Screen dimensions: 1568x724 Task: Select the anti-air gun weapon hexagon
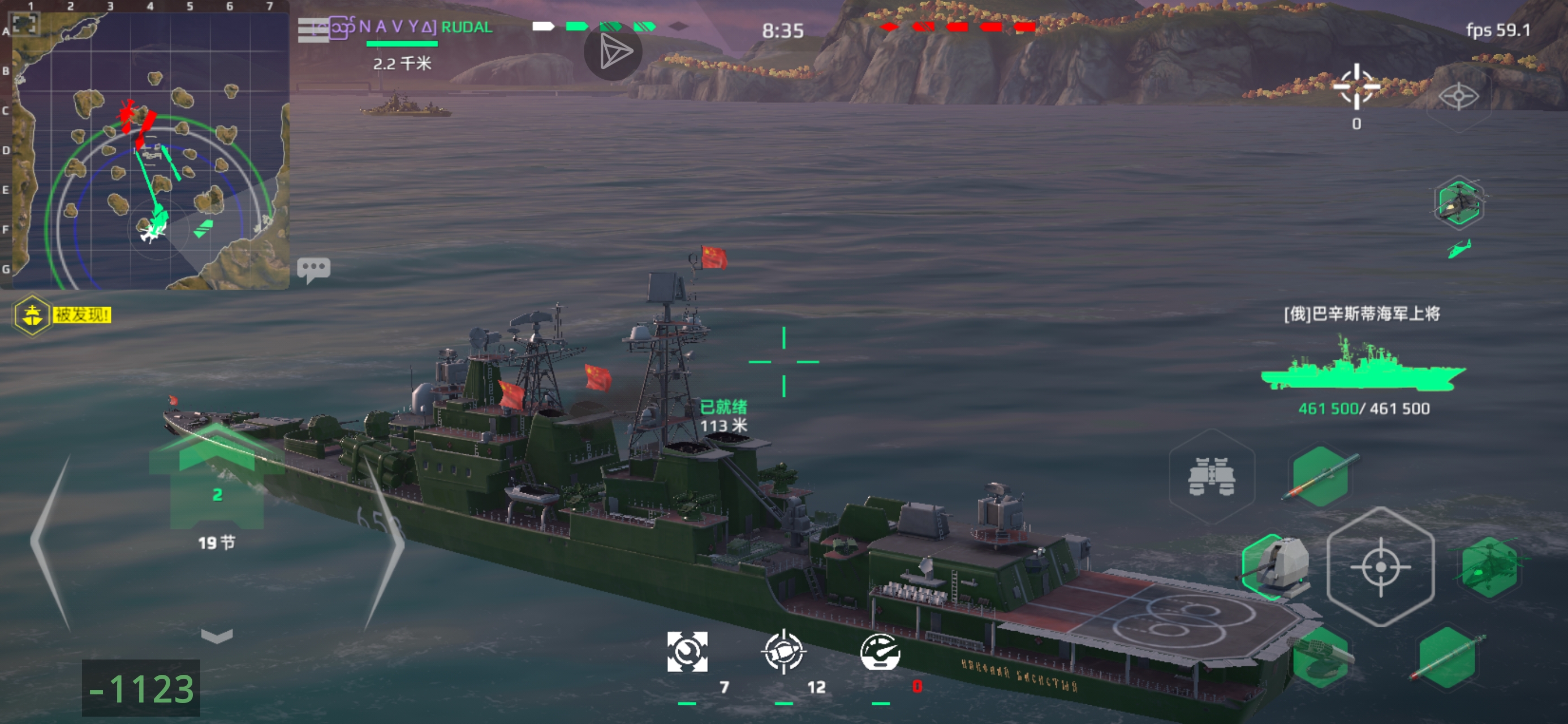click(1321, 658)
